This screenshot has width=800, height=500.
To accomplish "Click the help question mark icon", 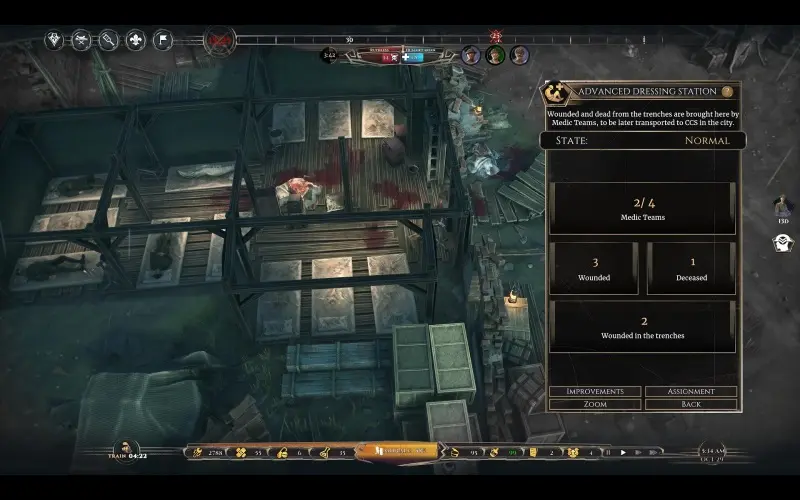I will click(x=728, y=91).
